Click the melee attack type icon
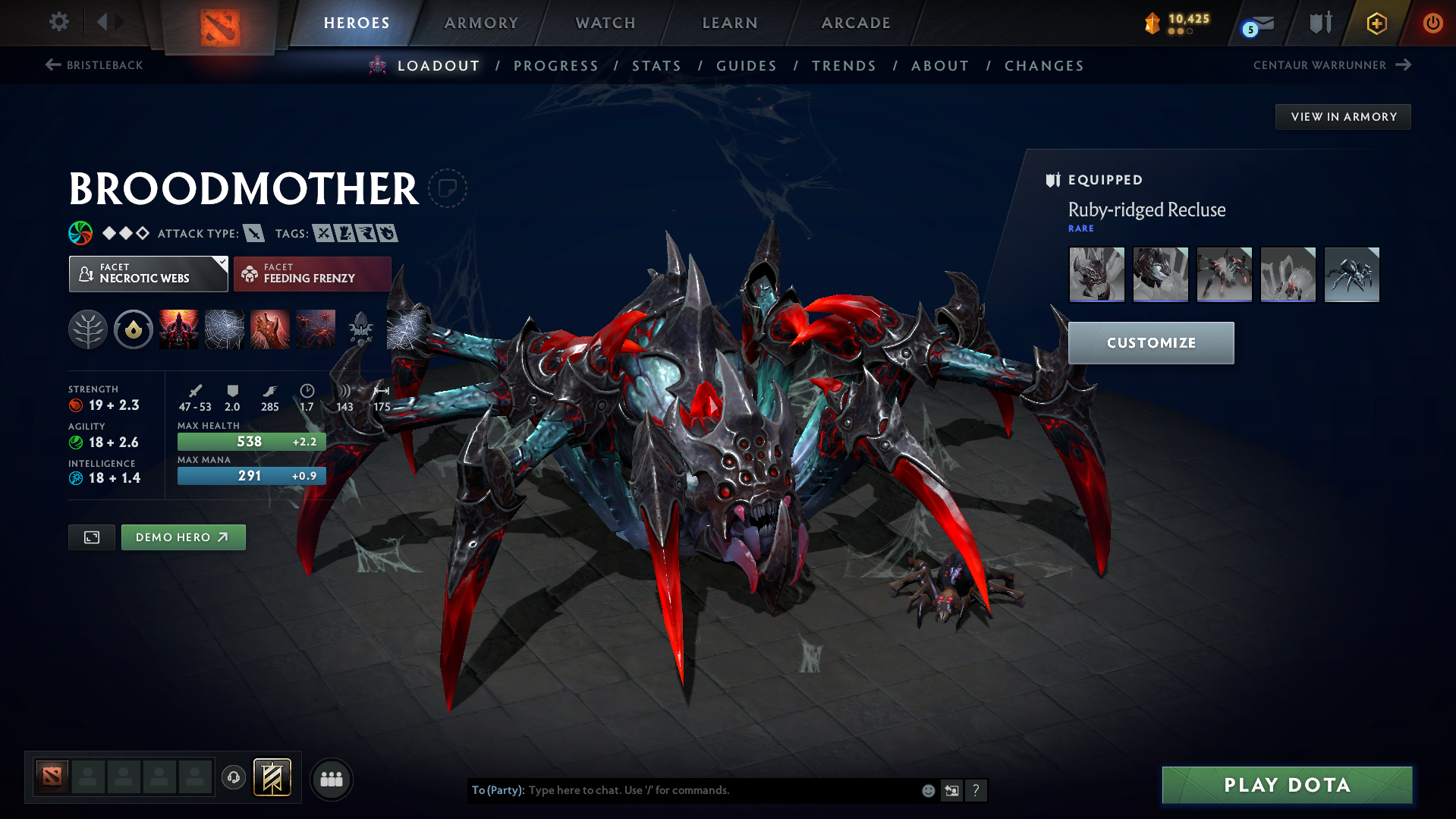The height and width of the screenshot is (819, 1456). pos(253,233)
